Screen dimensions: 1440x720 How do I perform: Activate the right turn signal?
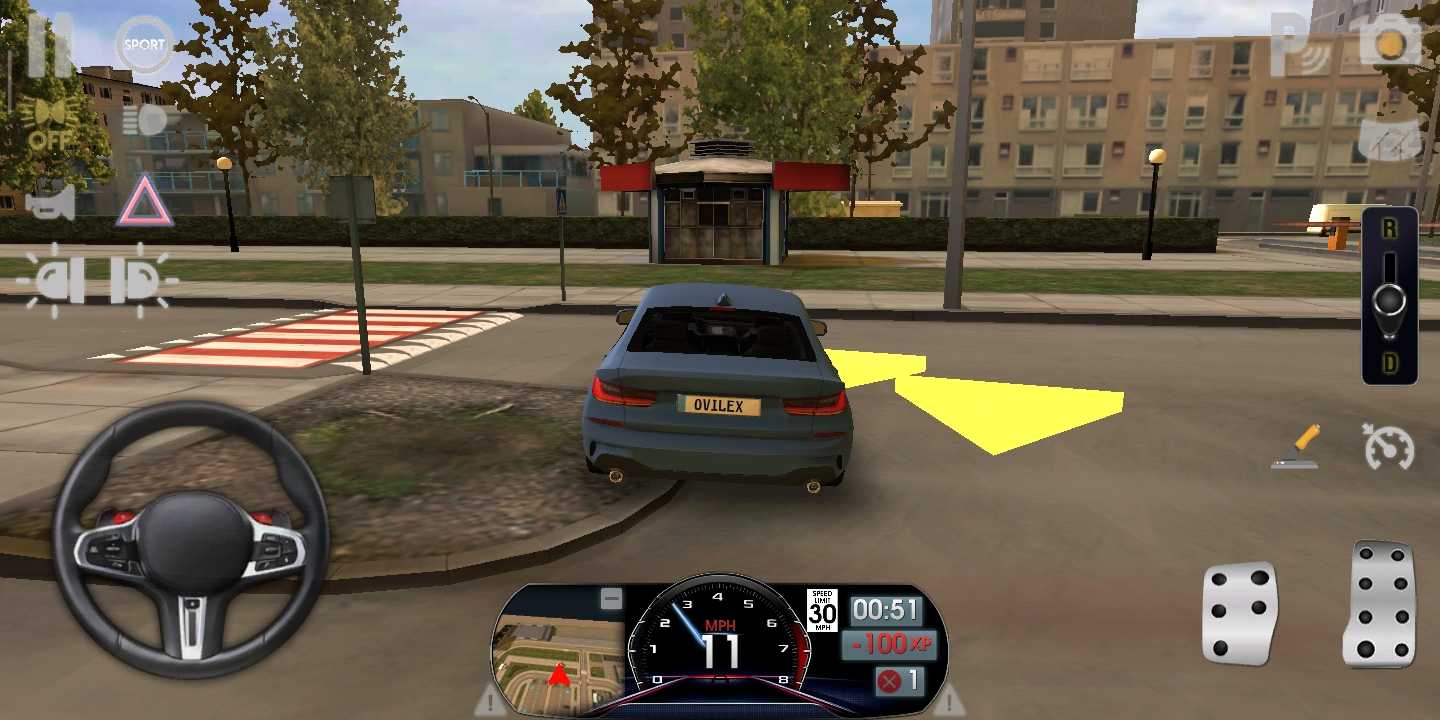click(x=138, y=281)
